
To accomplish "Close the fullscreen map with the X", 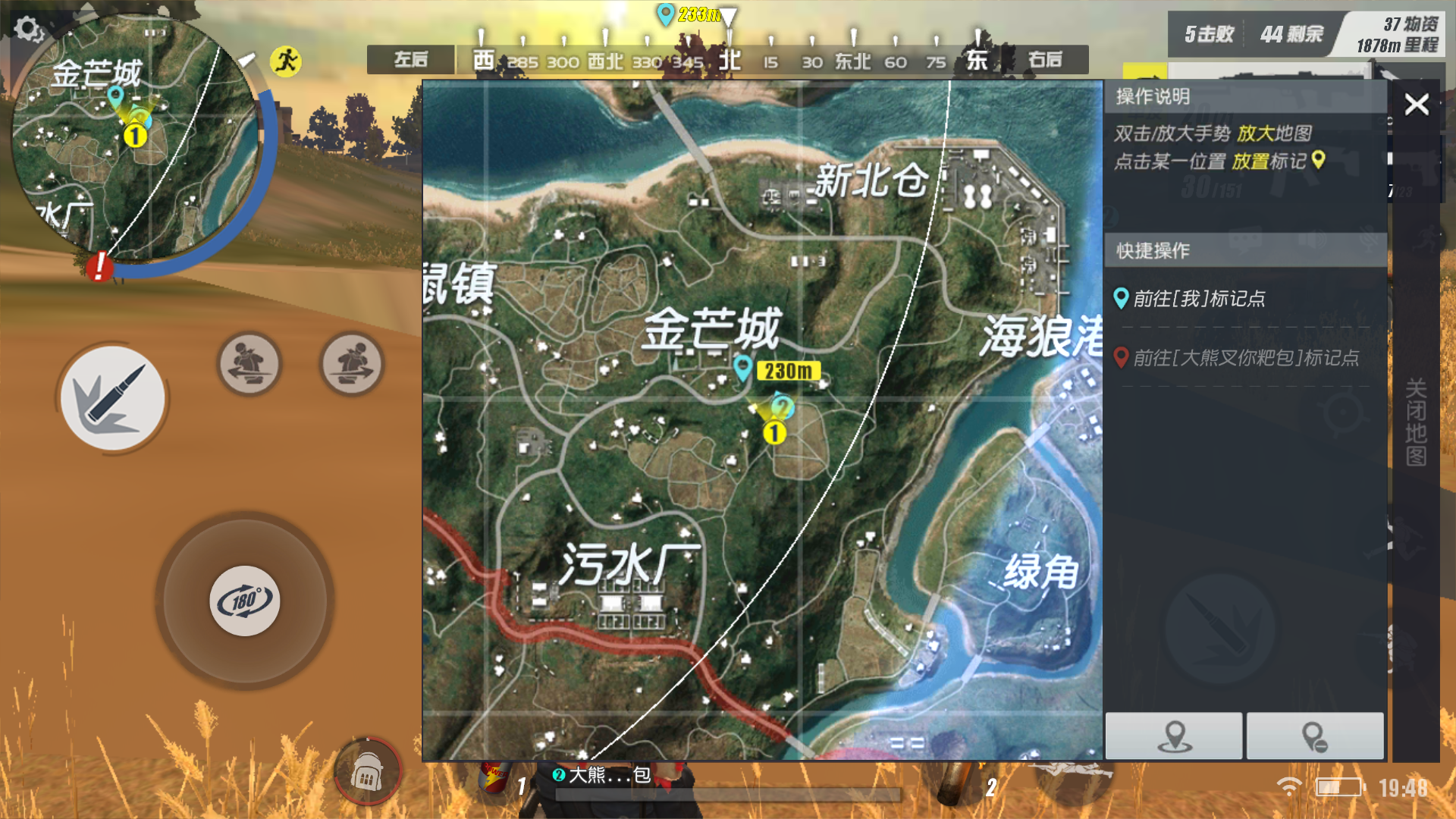I will pyautogui.click(x=1415, y=105).
